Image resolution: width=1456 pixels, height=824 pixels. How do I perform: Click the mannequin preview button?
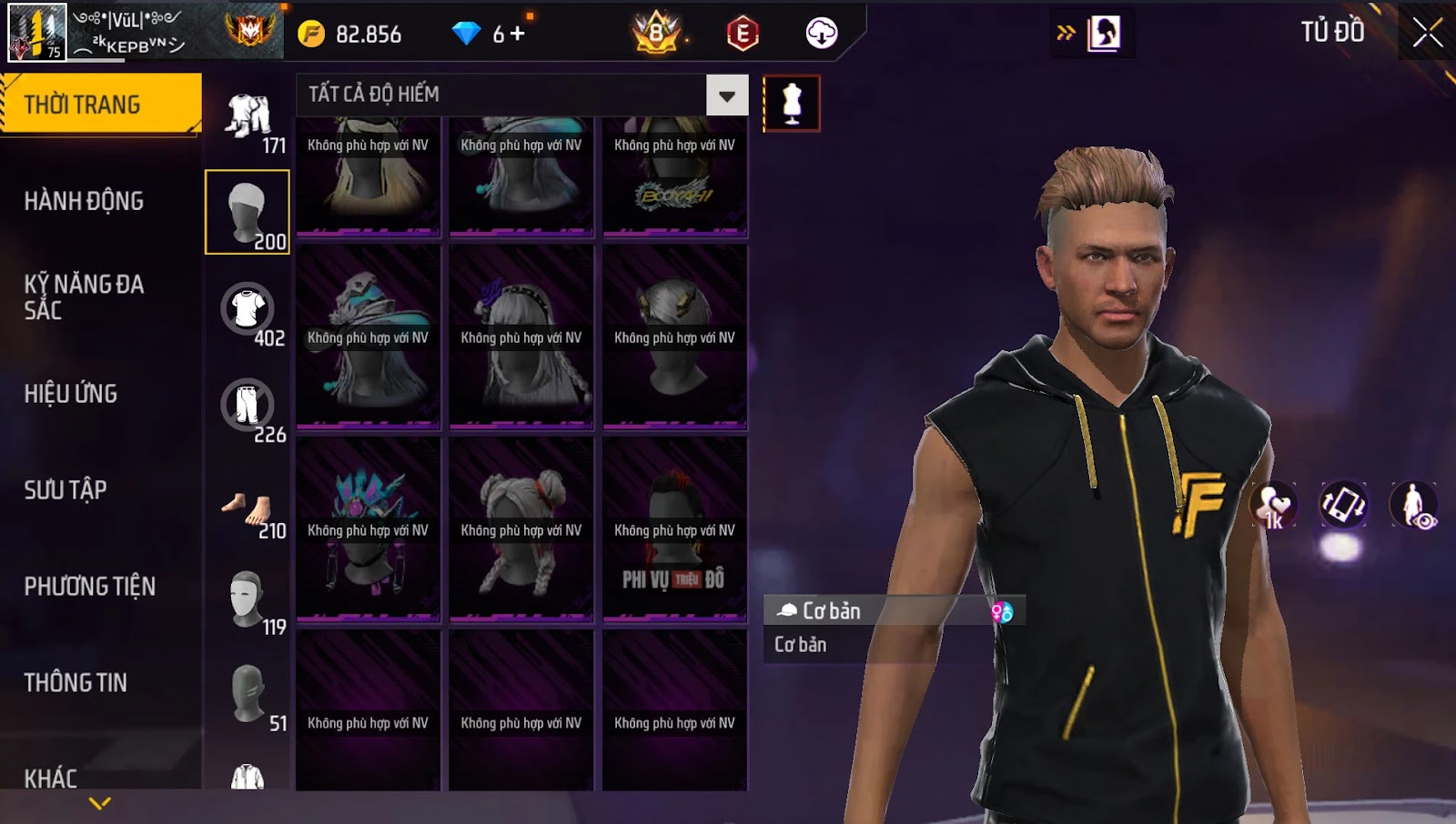click(792, 104)
